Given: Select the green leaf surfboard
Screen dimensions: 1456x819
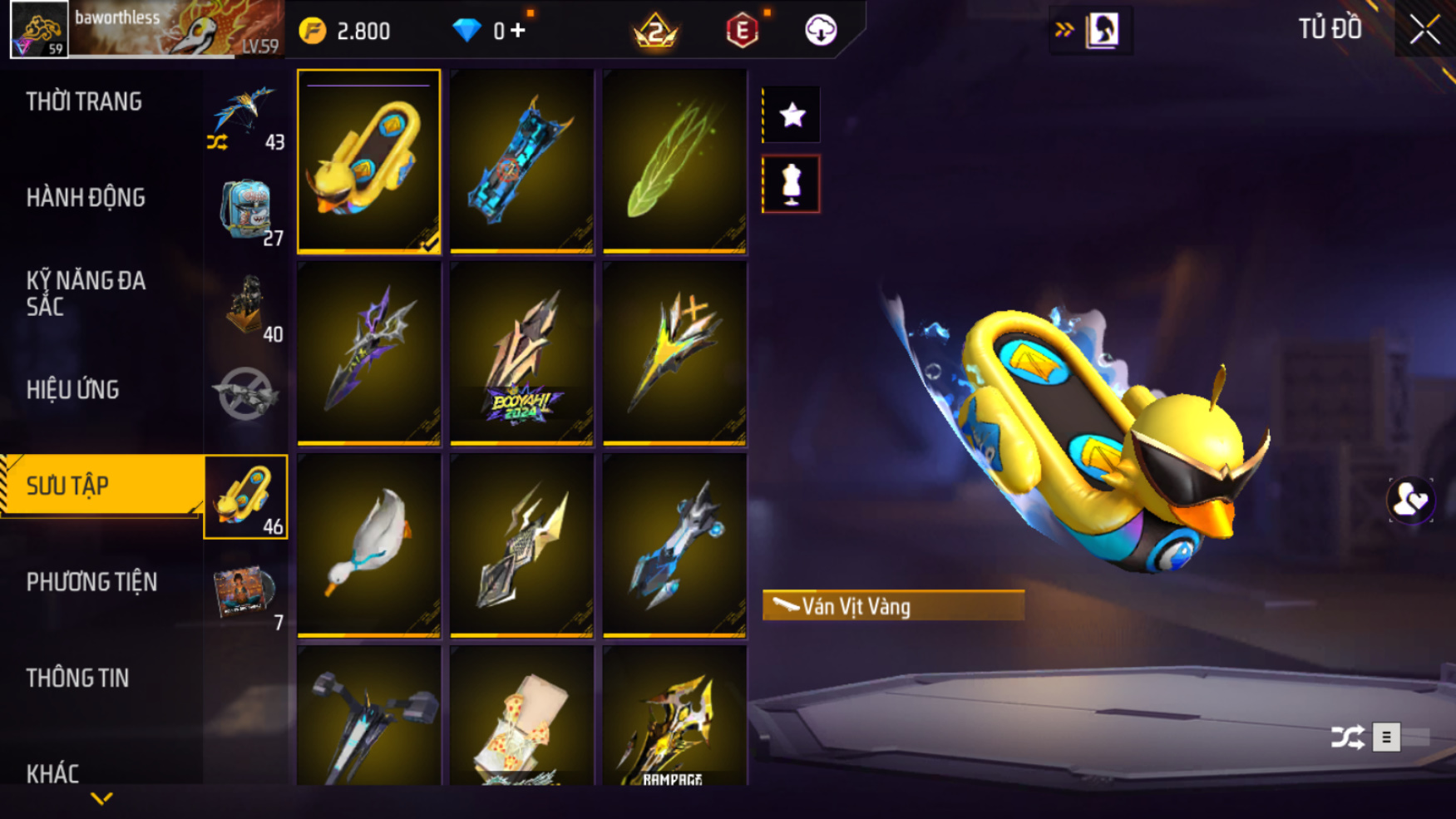Looking at the screenshot, I should 674,161.
